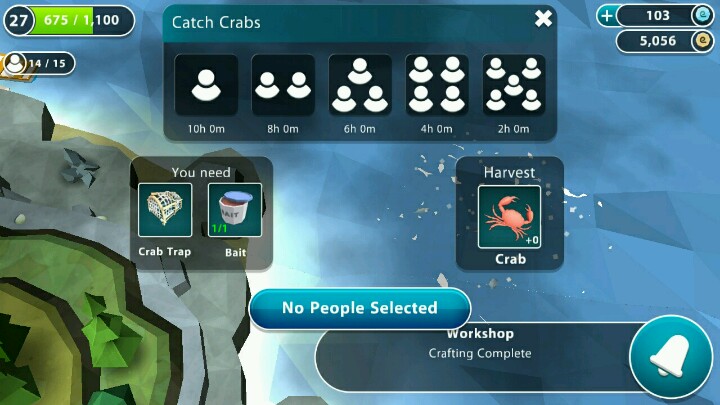View the Crab harvest item
This screenshot has width=720, height=405.
point(509,217)
